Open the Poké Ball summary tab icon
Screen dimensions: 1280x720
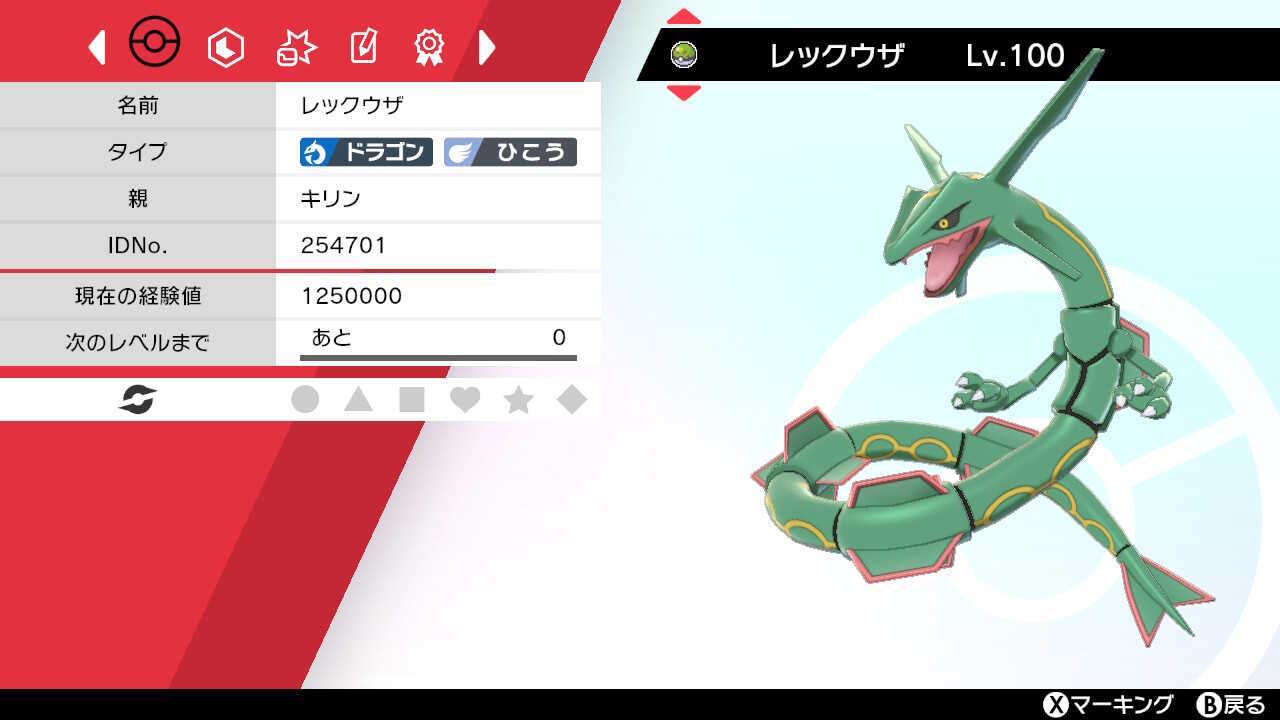click(x=155, y=42)
